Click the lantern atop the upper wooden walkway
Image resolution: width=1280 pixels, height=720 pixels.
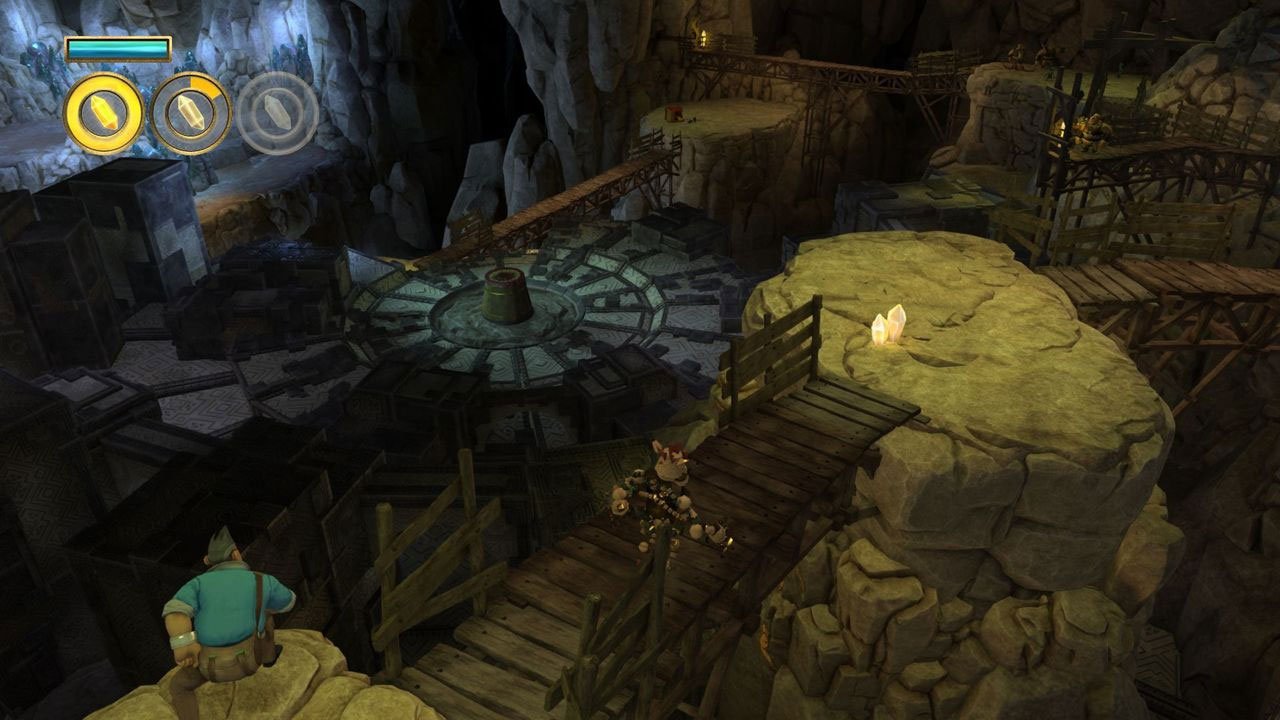pos(704,37)
